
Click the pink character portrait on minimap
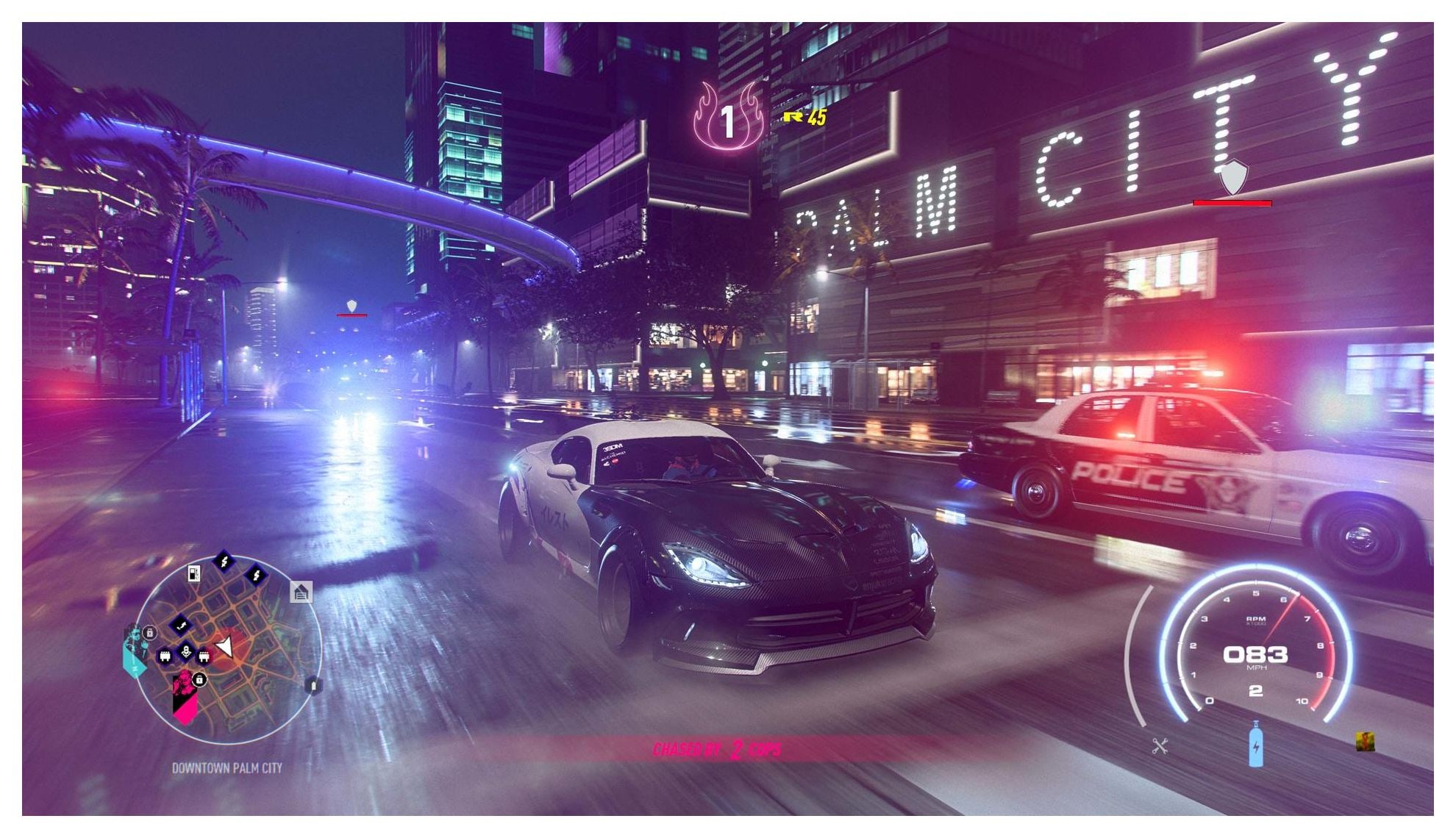(184, 696)
